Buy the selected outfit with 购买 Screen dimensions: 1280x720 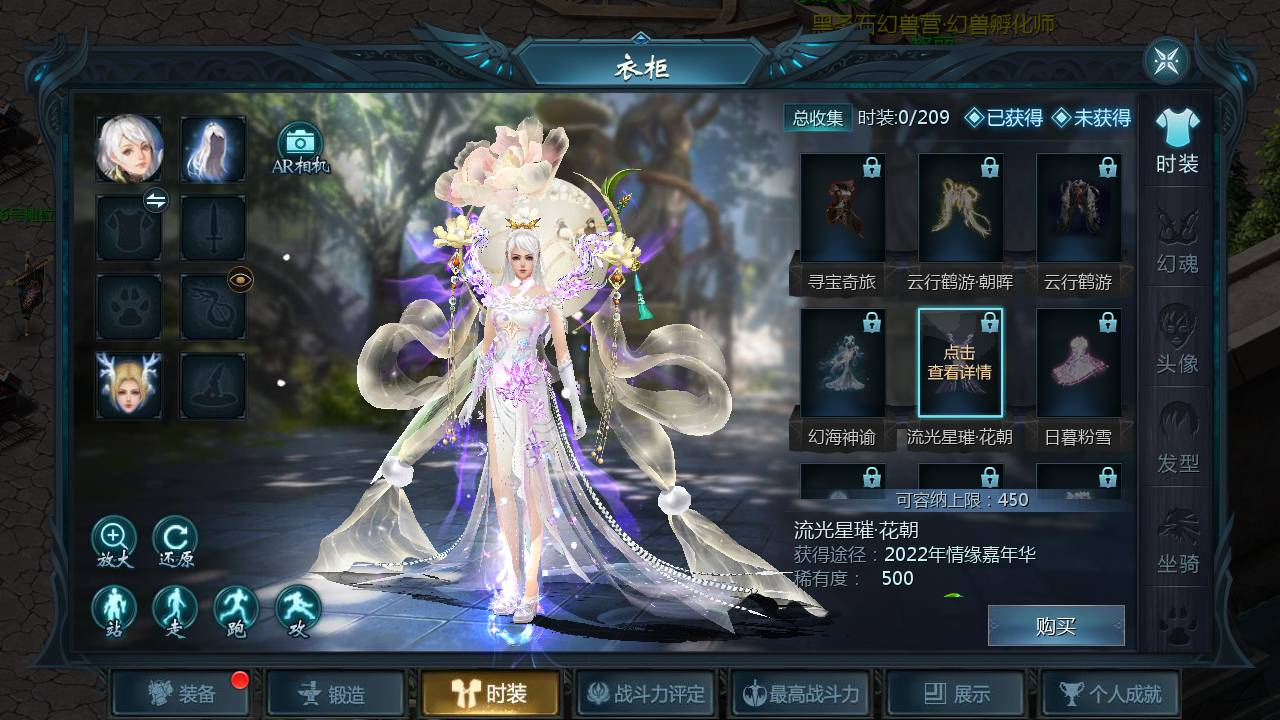1055,626
